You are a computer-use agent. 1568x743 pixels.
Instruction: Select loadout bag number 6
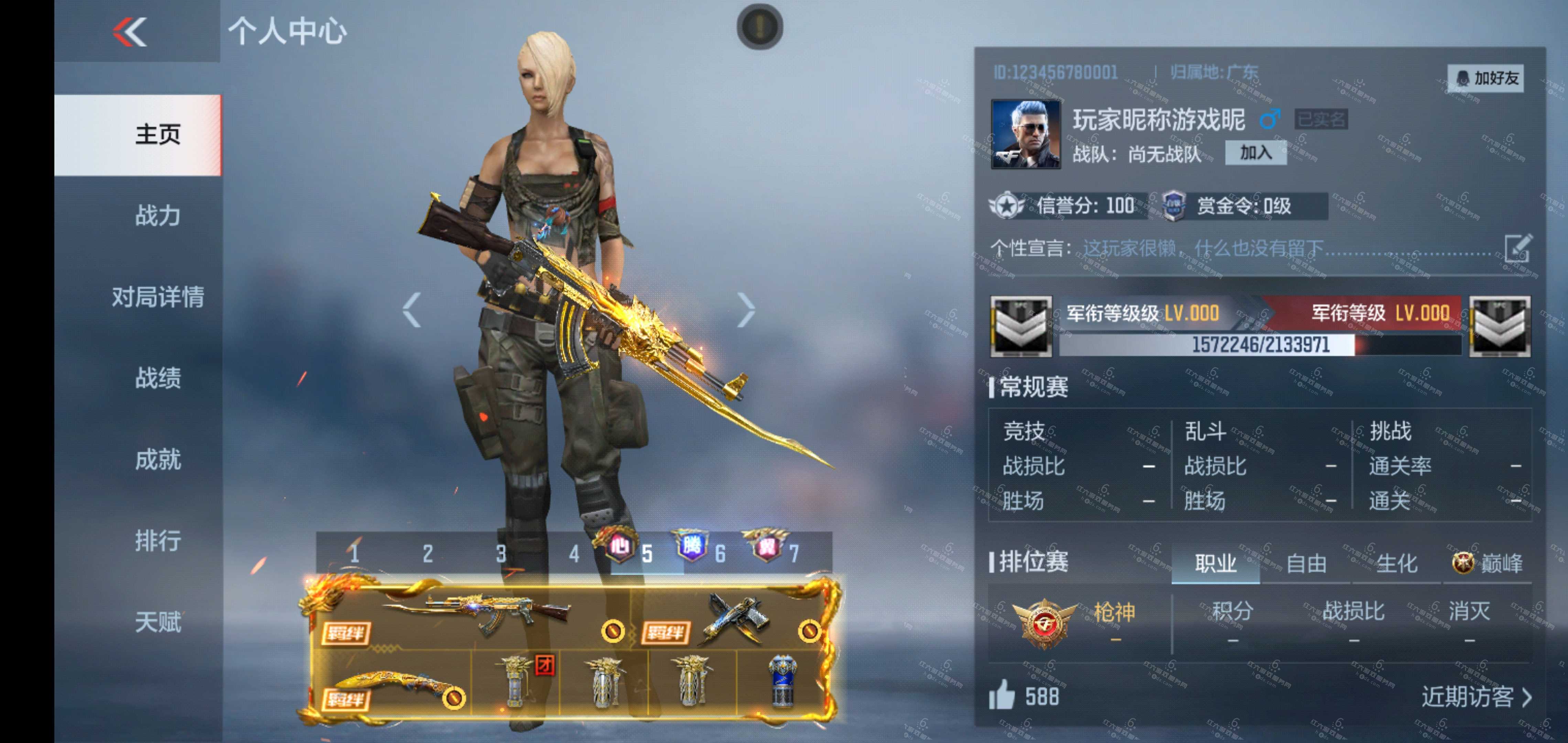tap(719, 553)
